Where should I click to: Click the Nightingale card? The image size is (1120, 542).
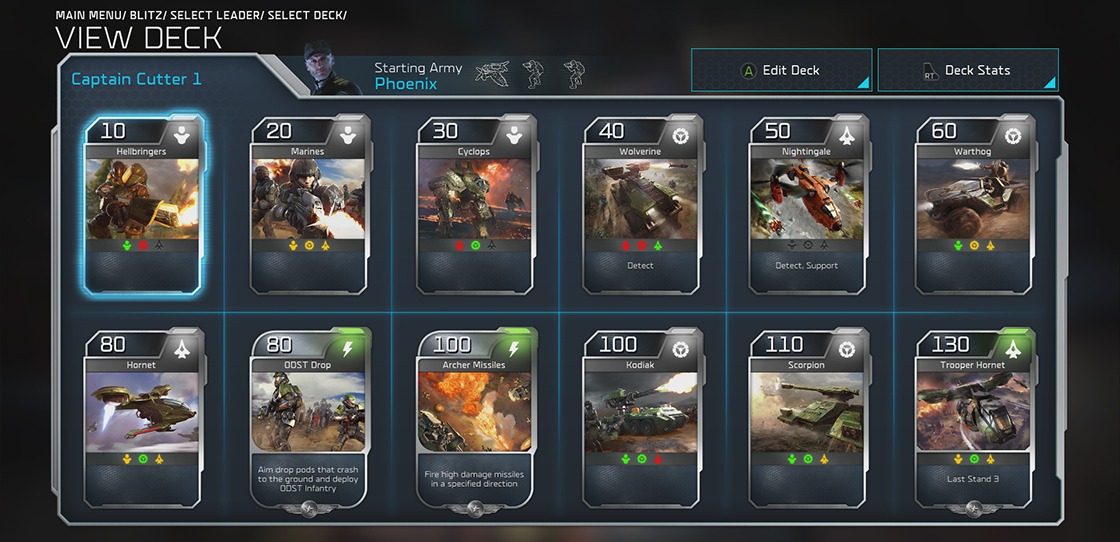point(807,204)
